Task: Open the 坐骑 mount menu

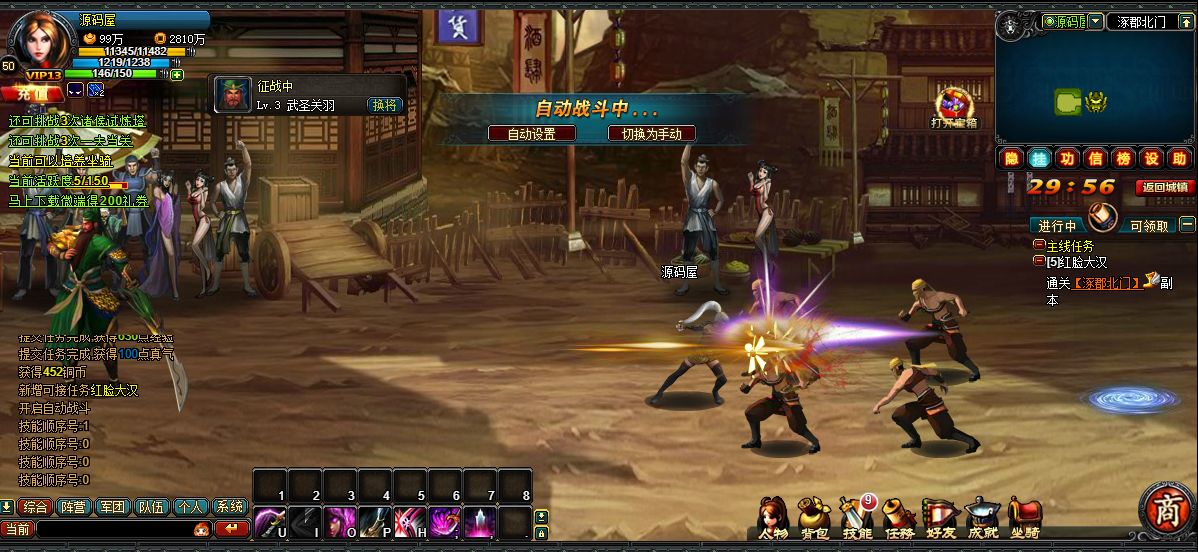Action: pos(1024,516)
